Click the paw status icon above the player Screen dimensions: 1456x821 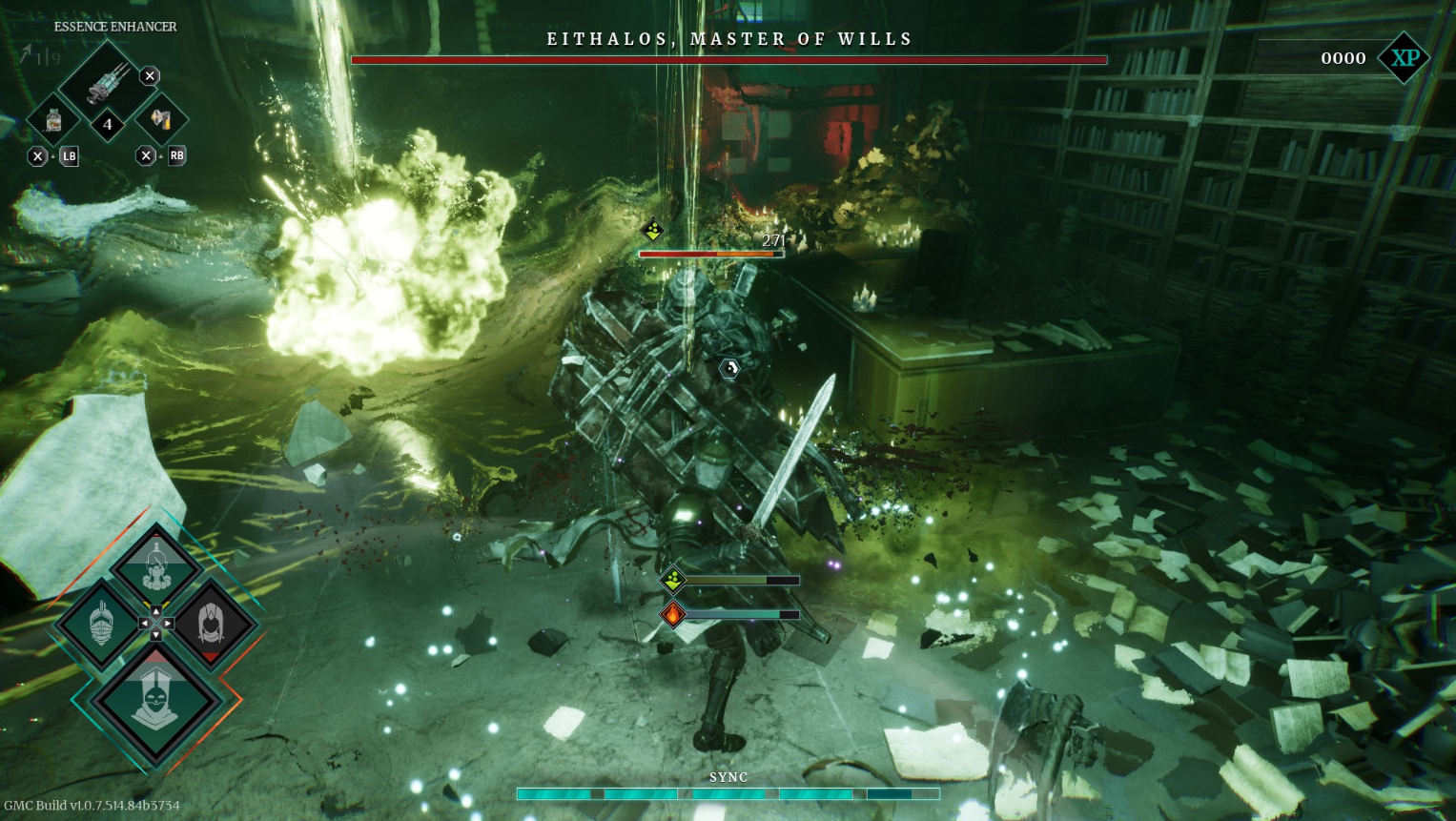(x=671, y=579)
